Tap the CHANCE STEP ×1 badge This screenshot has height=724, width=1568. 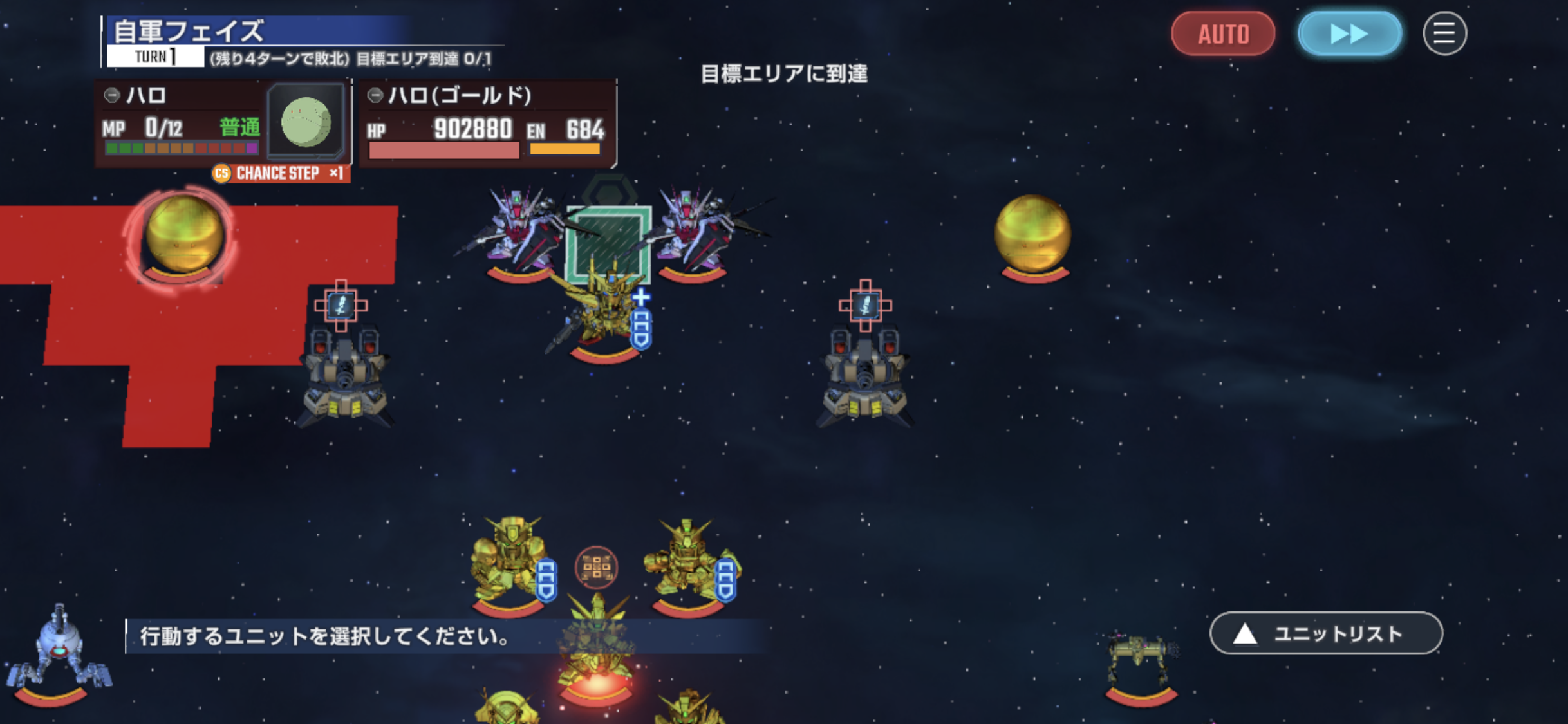[281, 173]
